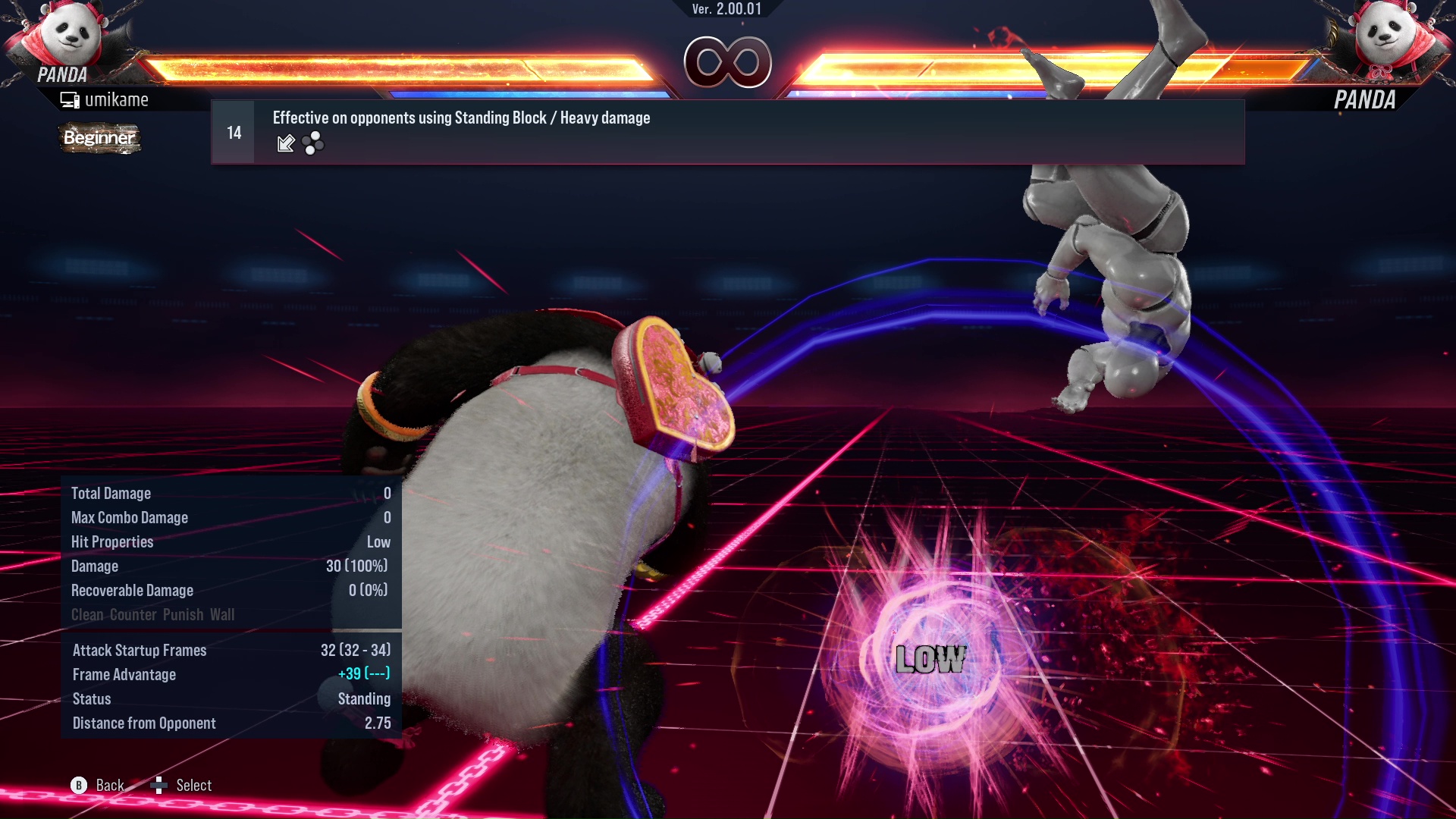Click the down-back arrow input icon
The height and width of the screenshot is (819, 1456).
286,143
